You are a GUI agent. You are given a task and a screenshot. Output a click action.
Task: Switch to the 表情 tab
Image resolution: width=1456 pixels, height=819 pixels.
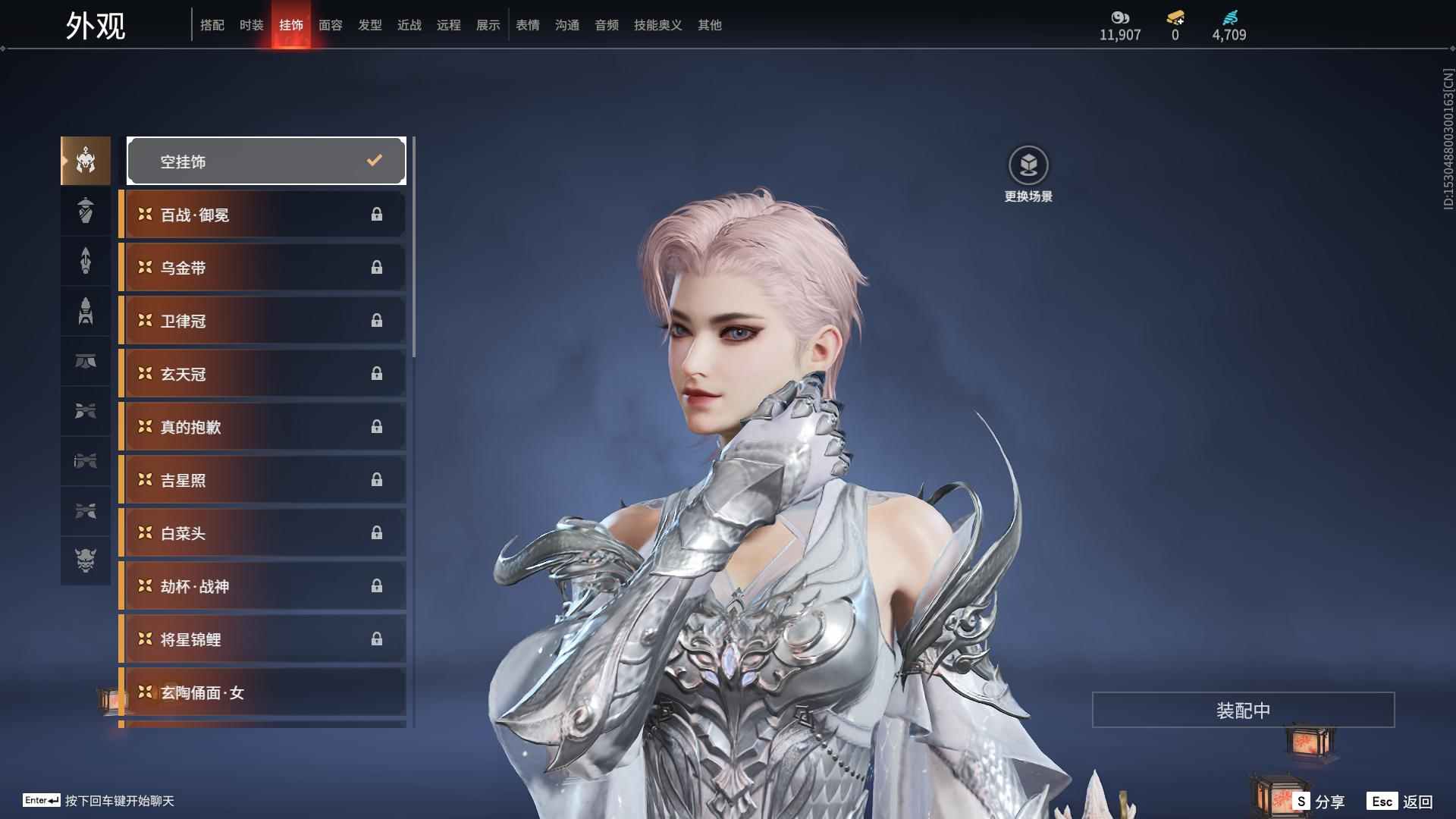pyautogui.click(x=527, y=25)
